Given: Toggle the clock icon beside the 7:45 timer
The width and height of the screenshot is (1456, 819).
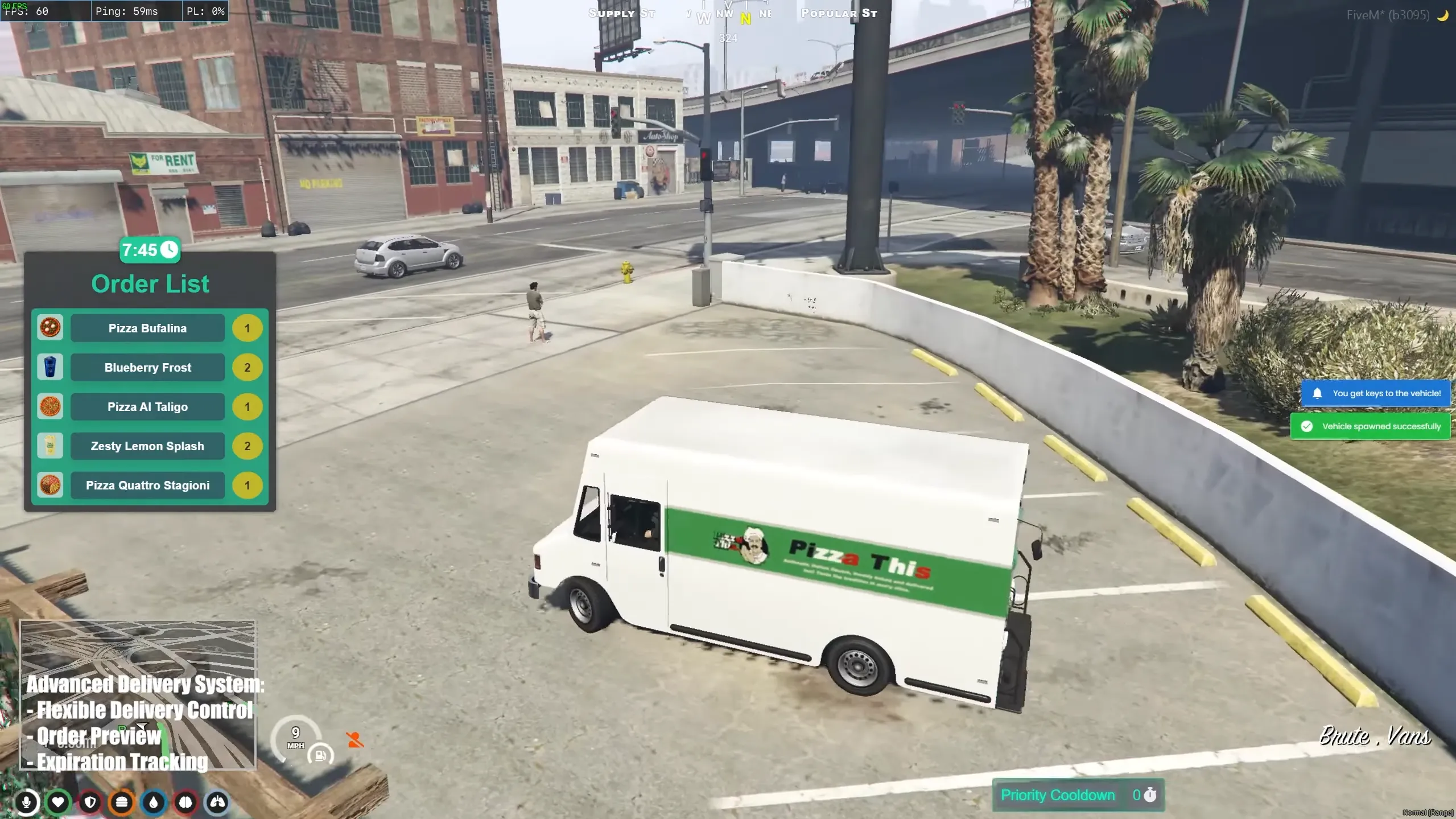Looking at the screenshot, I should click(168, 249).
